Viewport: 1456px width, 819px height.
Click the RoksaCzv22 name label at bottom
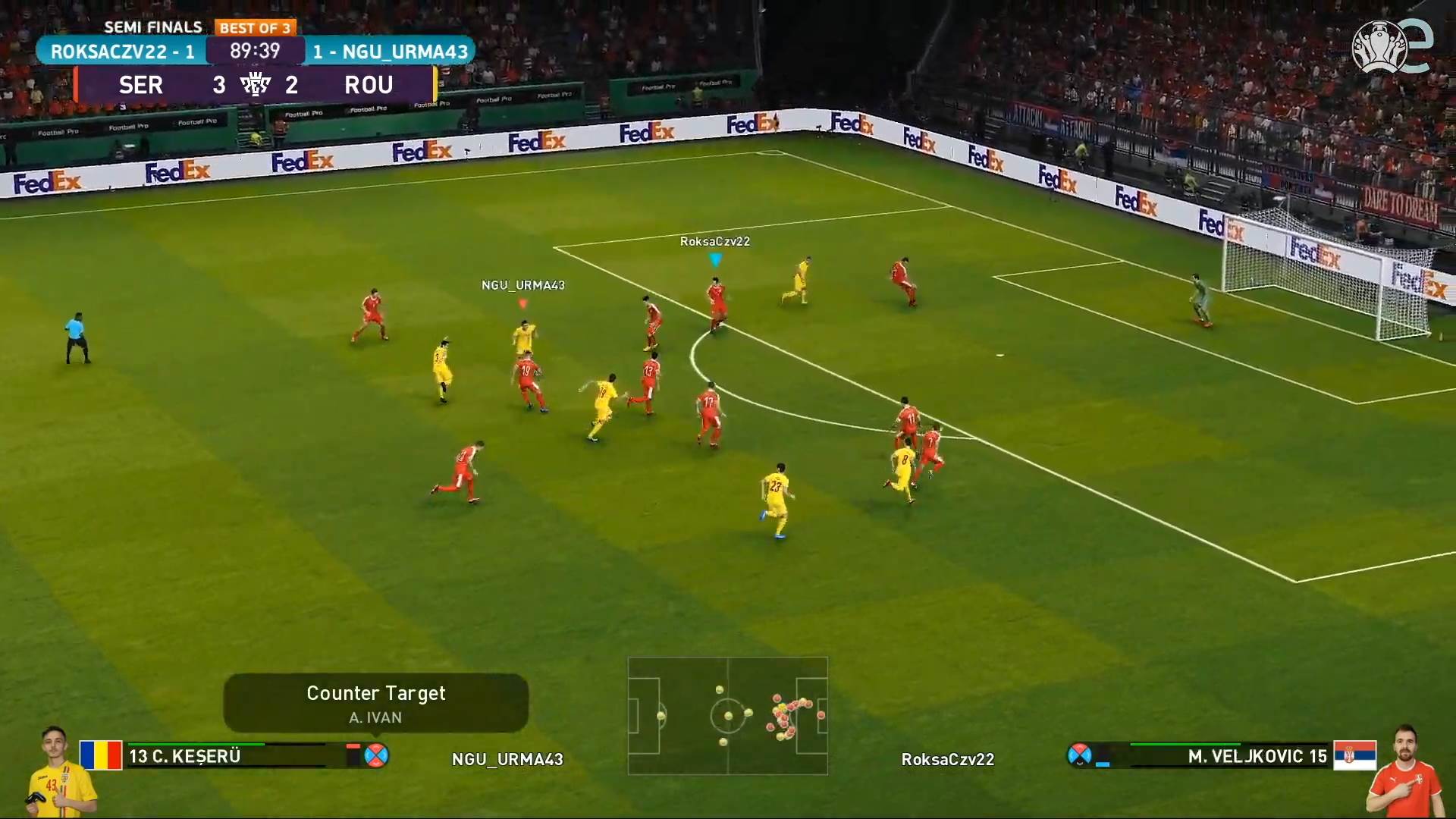(947, 759)
